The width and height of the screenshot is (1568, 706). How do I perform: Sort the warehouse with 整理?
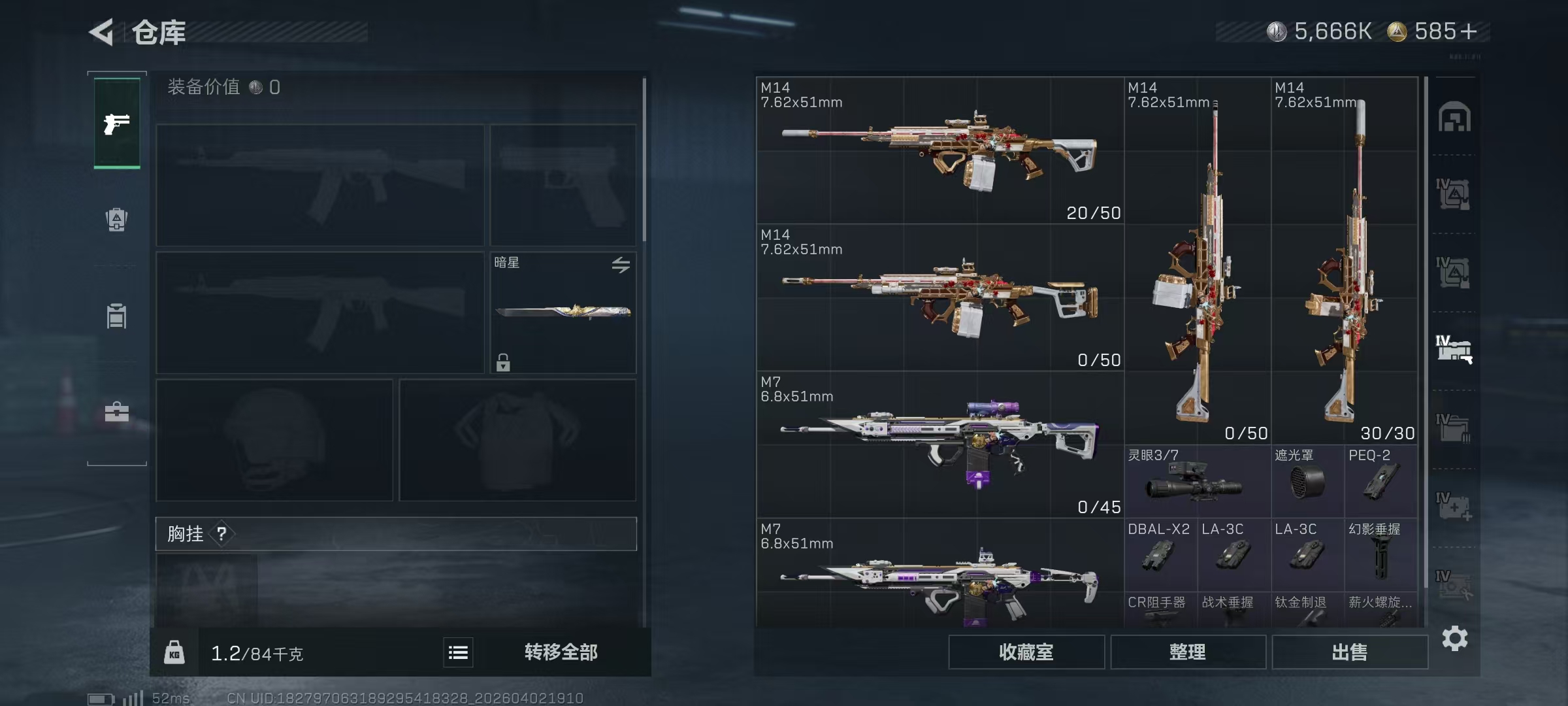coord(1188,652)
